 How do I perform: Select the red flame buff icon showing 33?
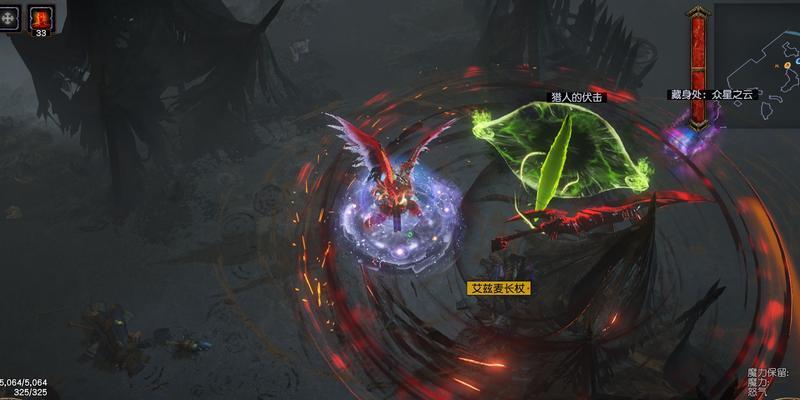point(41,17)
